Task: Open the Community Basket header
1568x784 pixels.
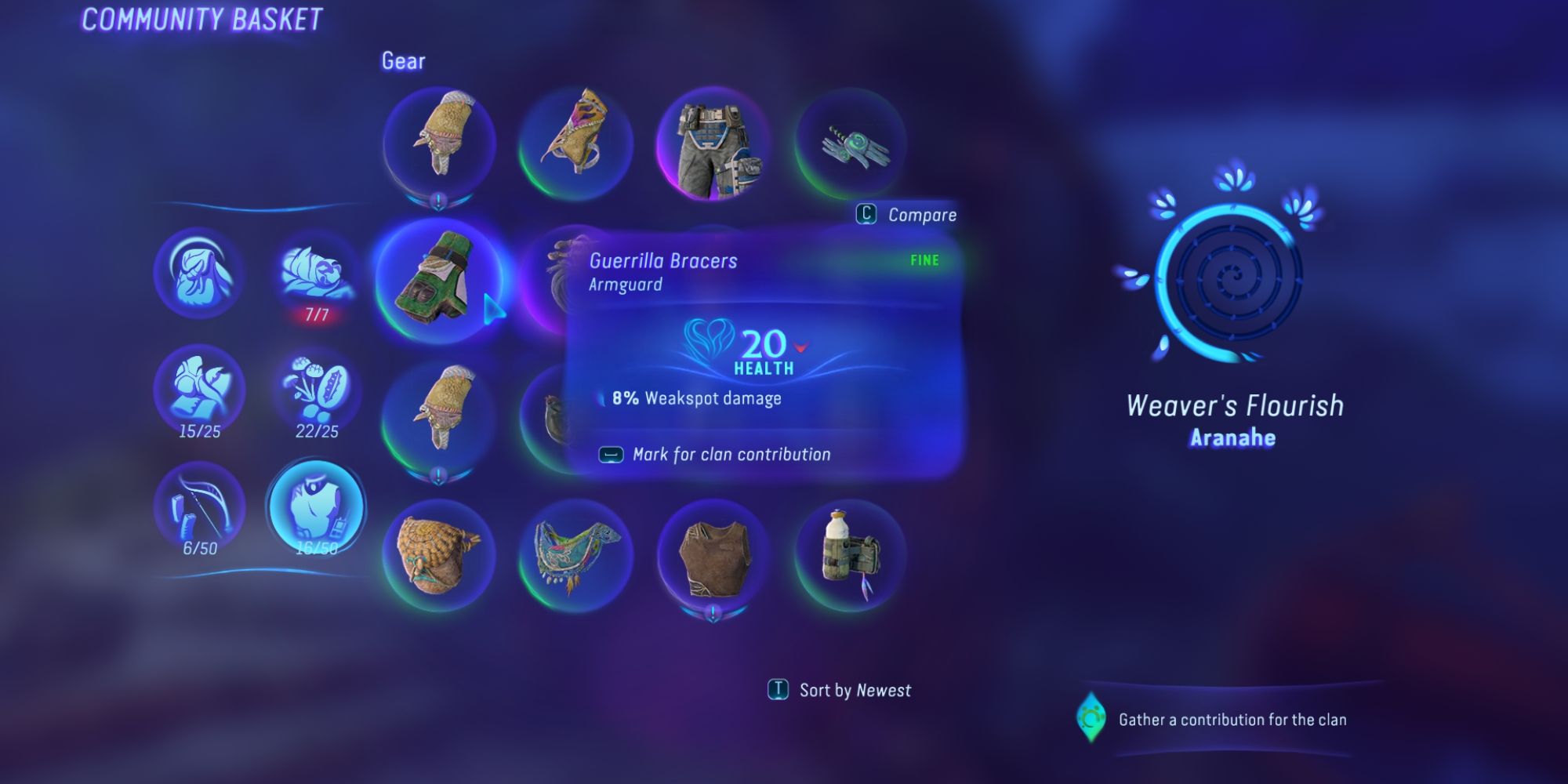Action: click(x=201, y=17)
